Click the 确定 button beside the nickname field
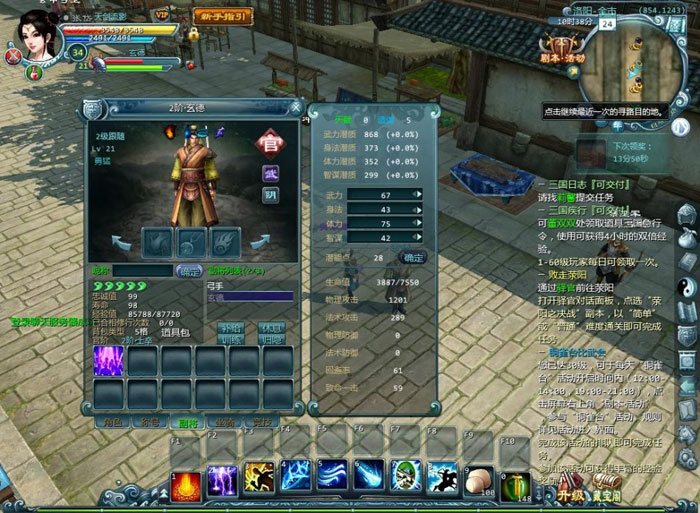Viewport: 700px width, 513px height. coord(189,271)
